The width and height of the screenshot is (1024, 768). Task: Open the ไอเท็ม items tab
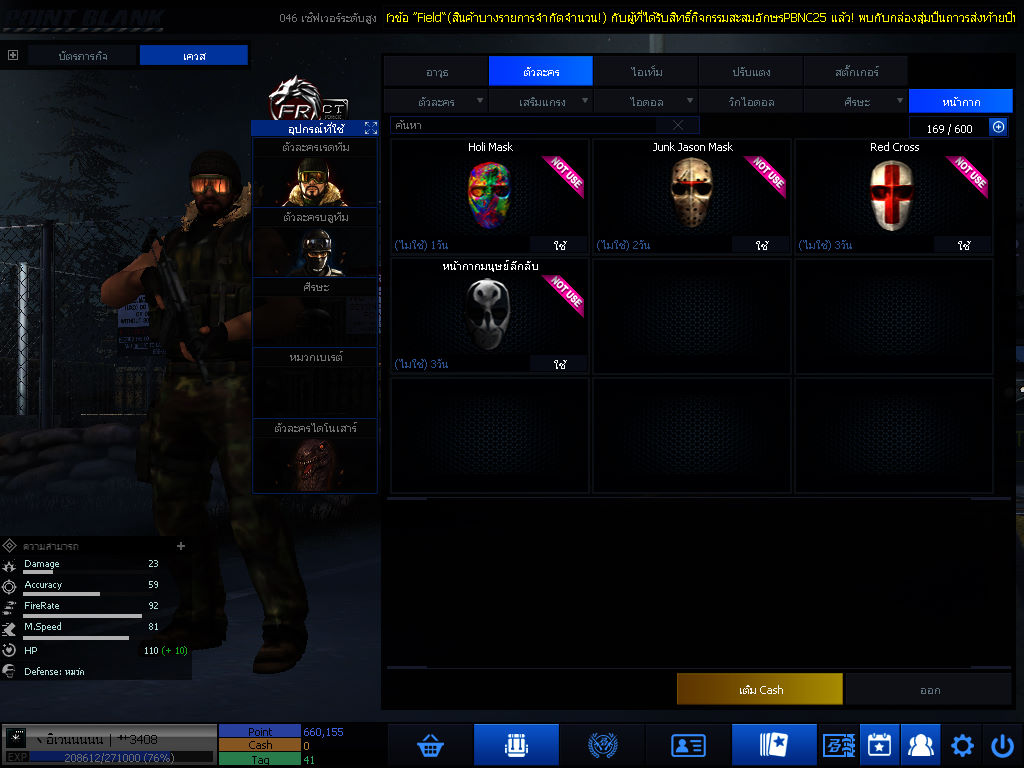point(646,72)
